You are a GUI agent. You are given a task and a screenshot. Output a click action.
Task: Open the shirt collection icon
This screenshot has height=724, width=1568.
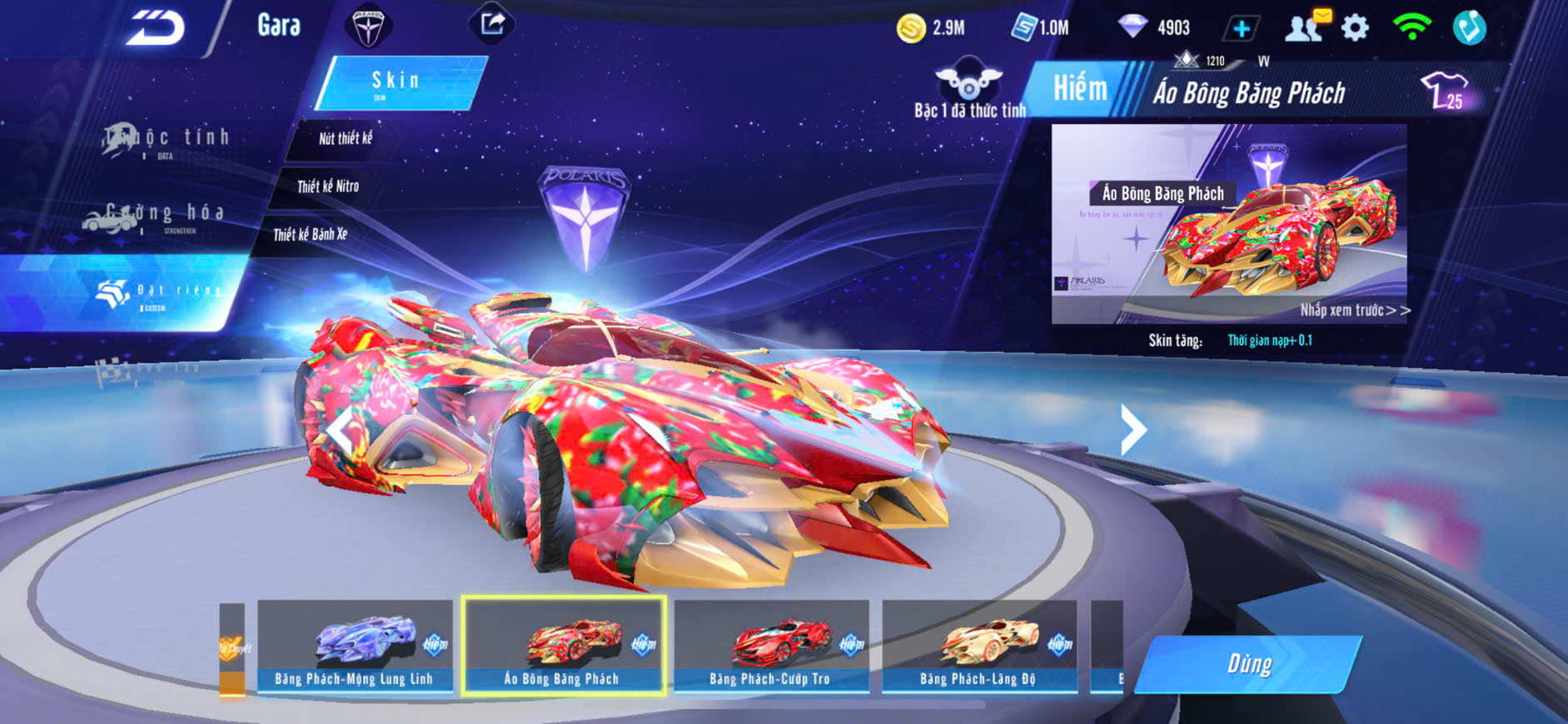1444,91
